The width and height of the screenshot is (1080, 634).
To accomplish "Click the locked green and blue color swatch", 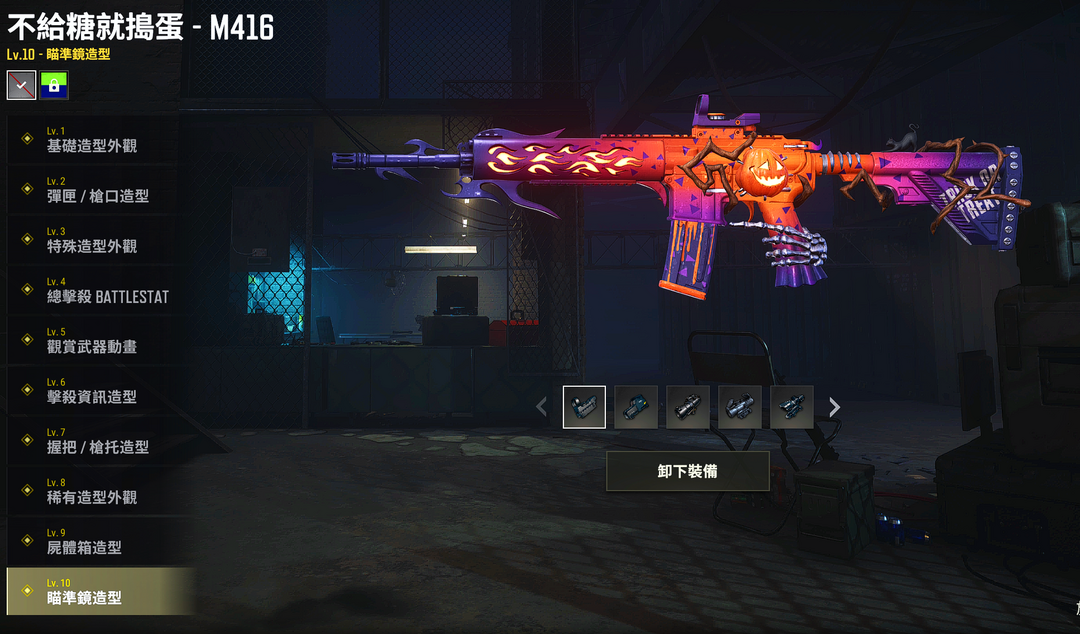I will coord(54,85).
